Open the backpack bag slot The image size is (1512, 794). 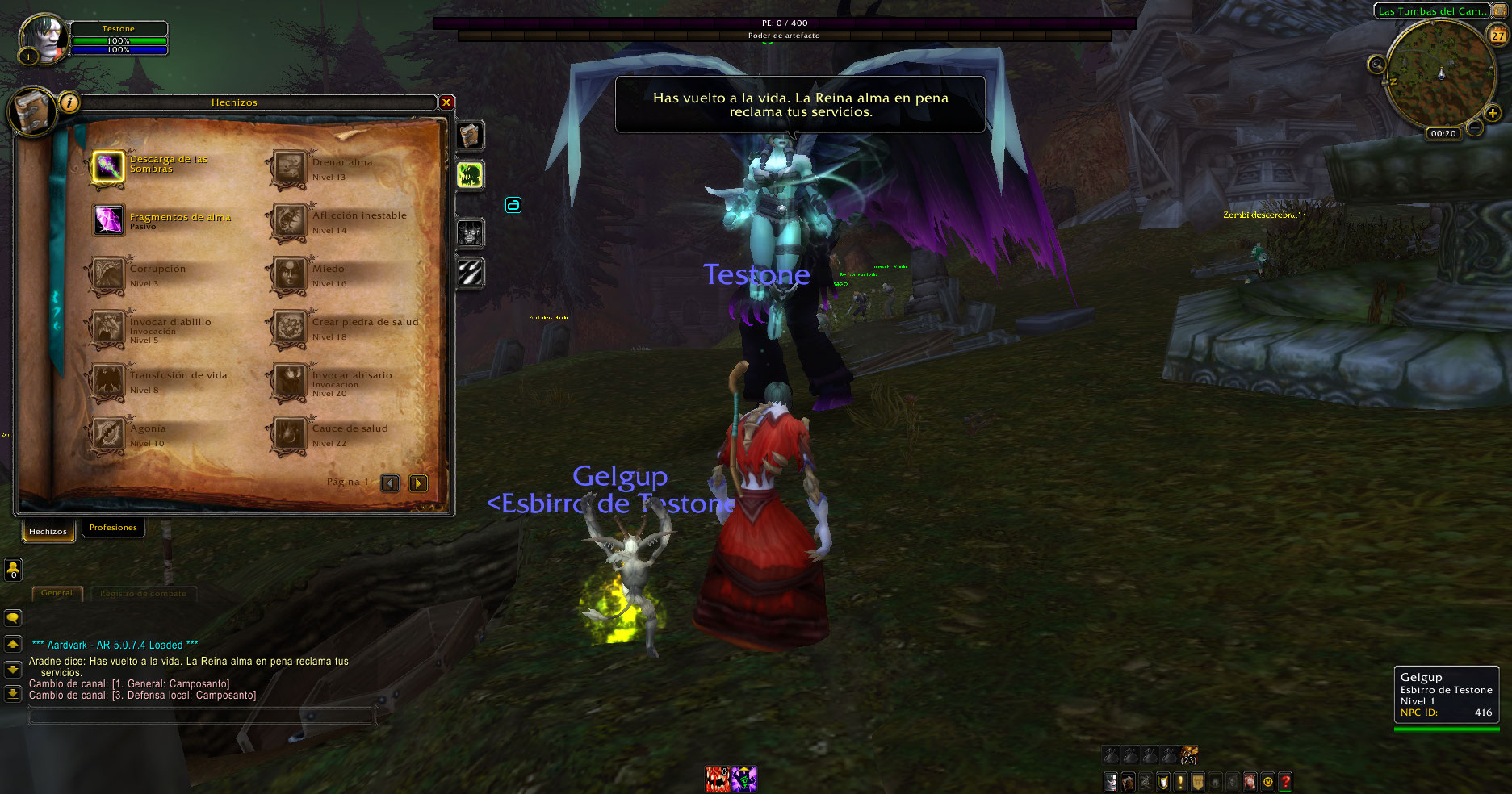[x=1189, y=754]
